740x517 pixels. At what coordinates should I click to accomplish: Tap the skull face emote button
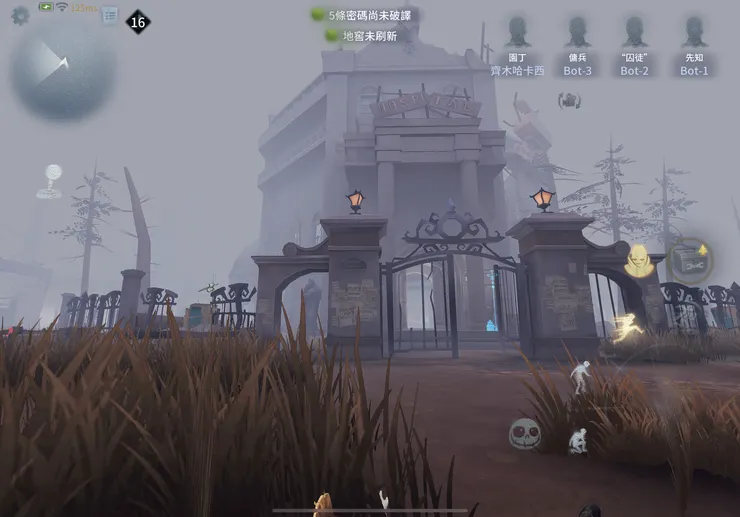tap(524, 433)
